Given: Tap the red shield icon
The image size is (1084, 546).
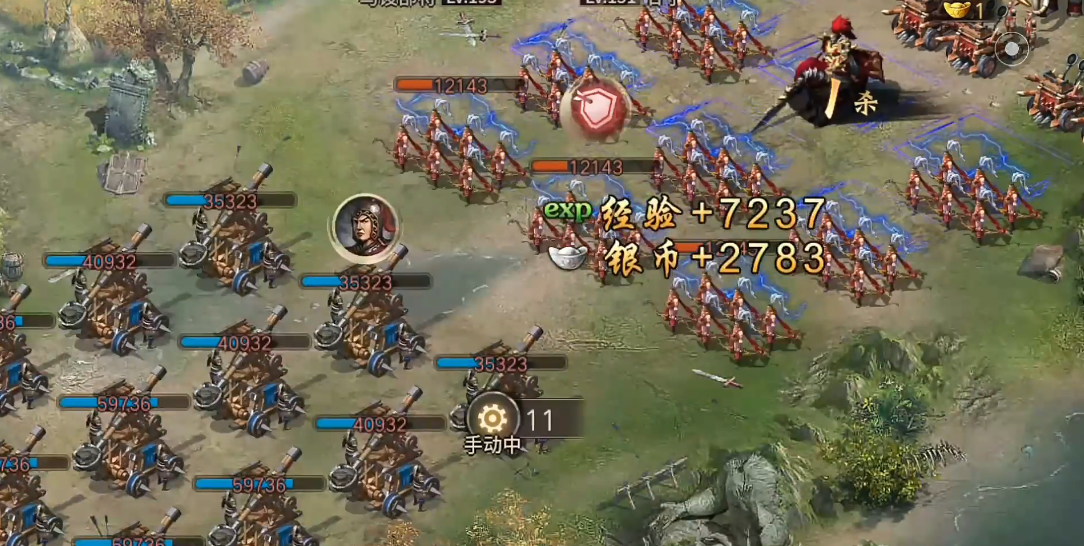Looking at the screenshot, I should (594, 108).
